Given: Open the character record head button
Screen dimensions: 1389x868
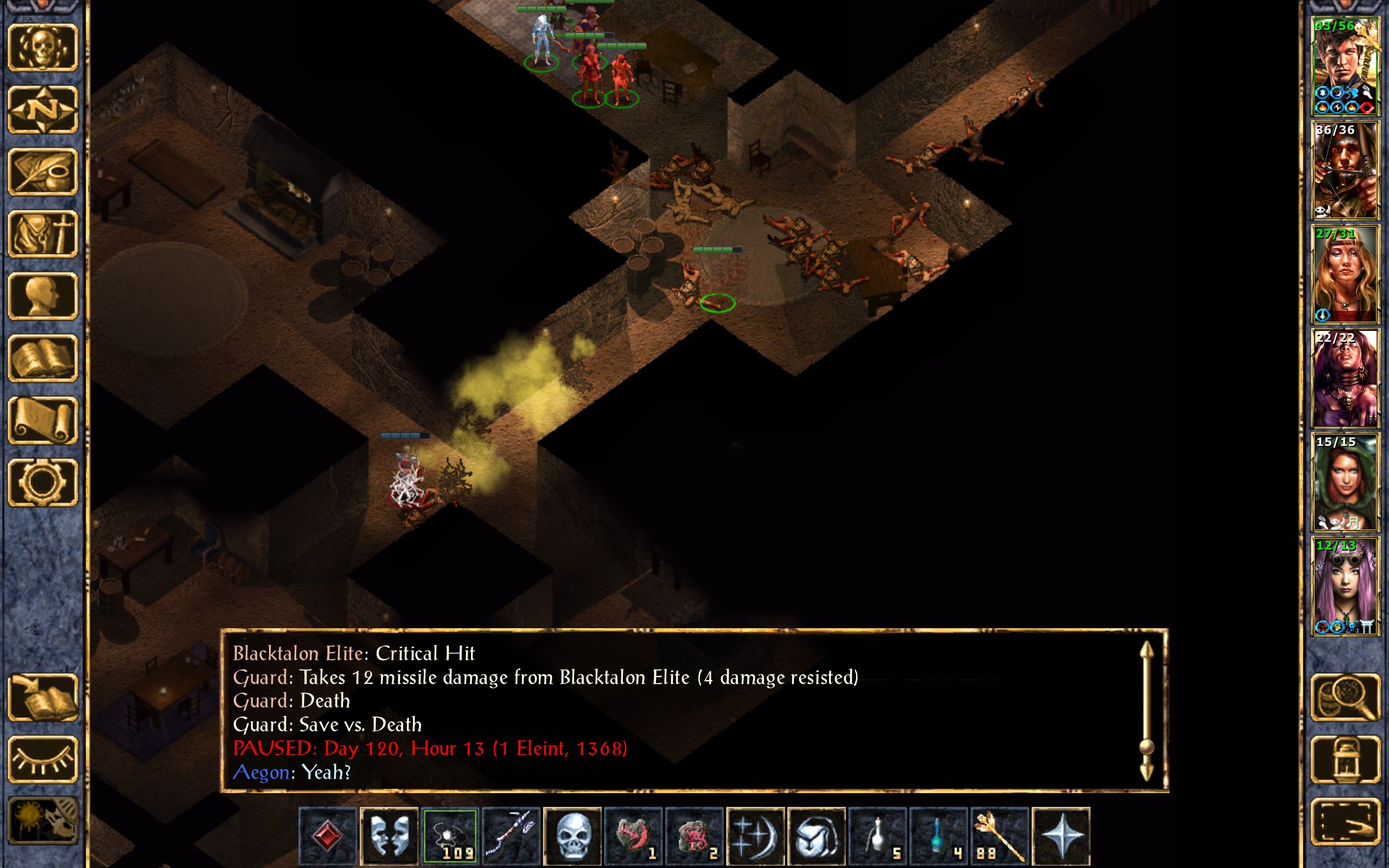Looking at the screenshot, I should [43, 296].
